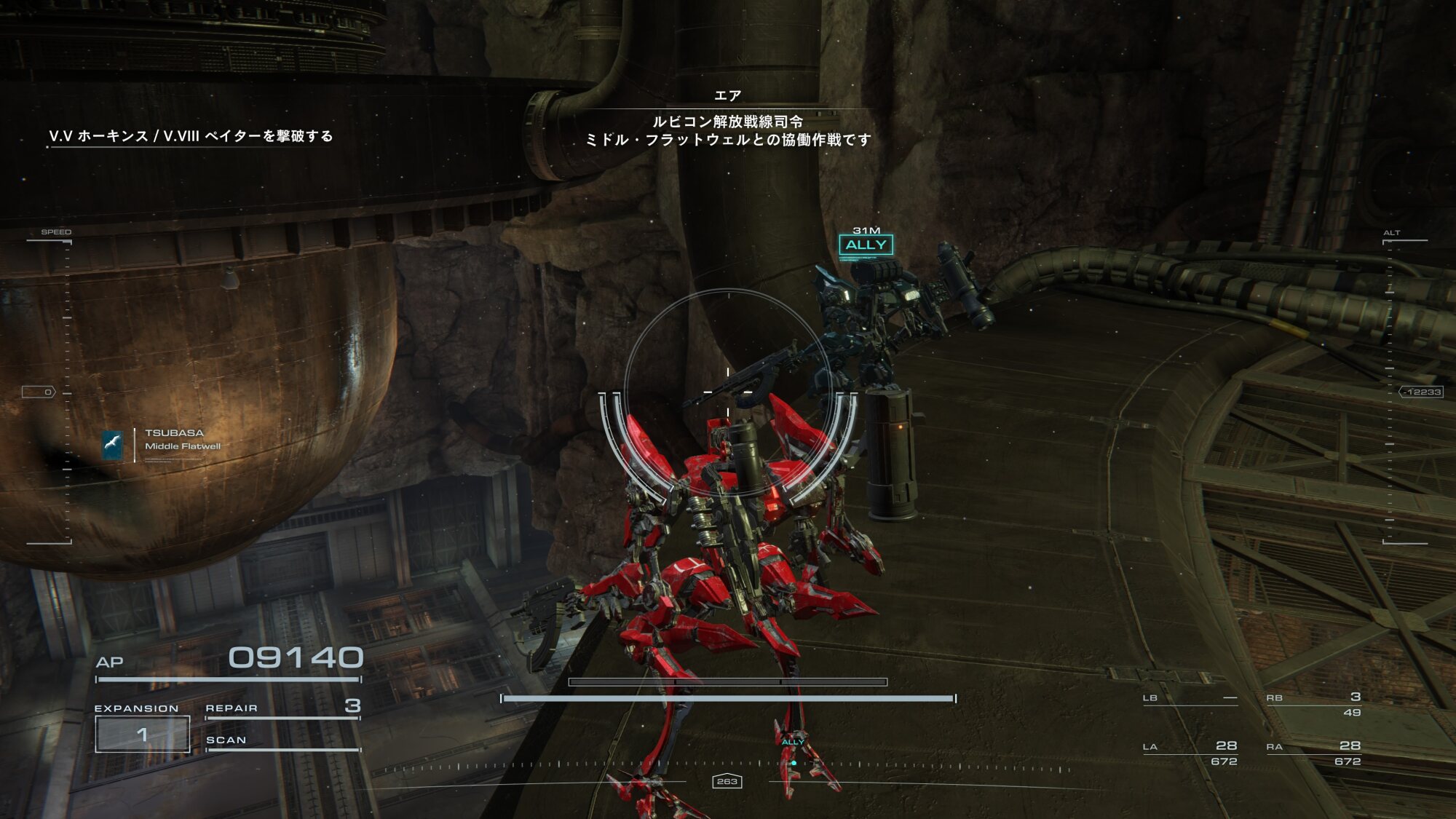Image resolution: width=1456 pixels, height=819 pixels.
Task: Choose the LA left arm weapon slot
Action: pos(1190,753)
